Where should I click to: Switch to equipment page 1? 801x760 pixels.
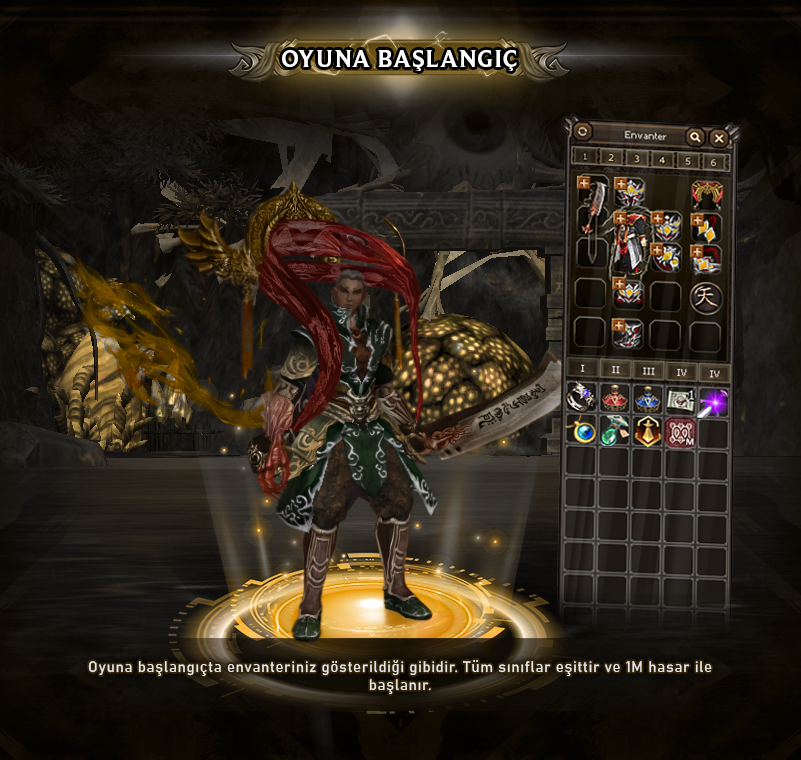pyautogui.click(x=584, y=159)
